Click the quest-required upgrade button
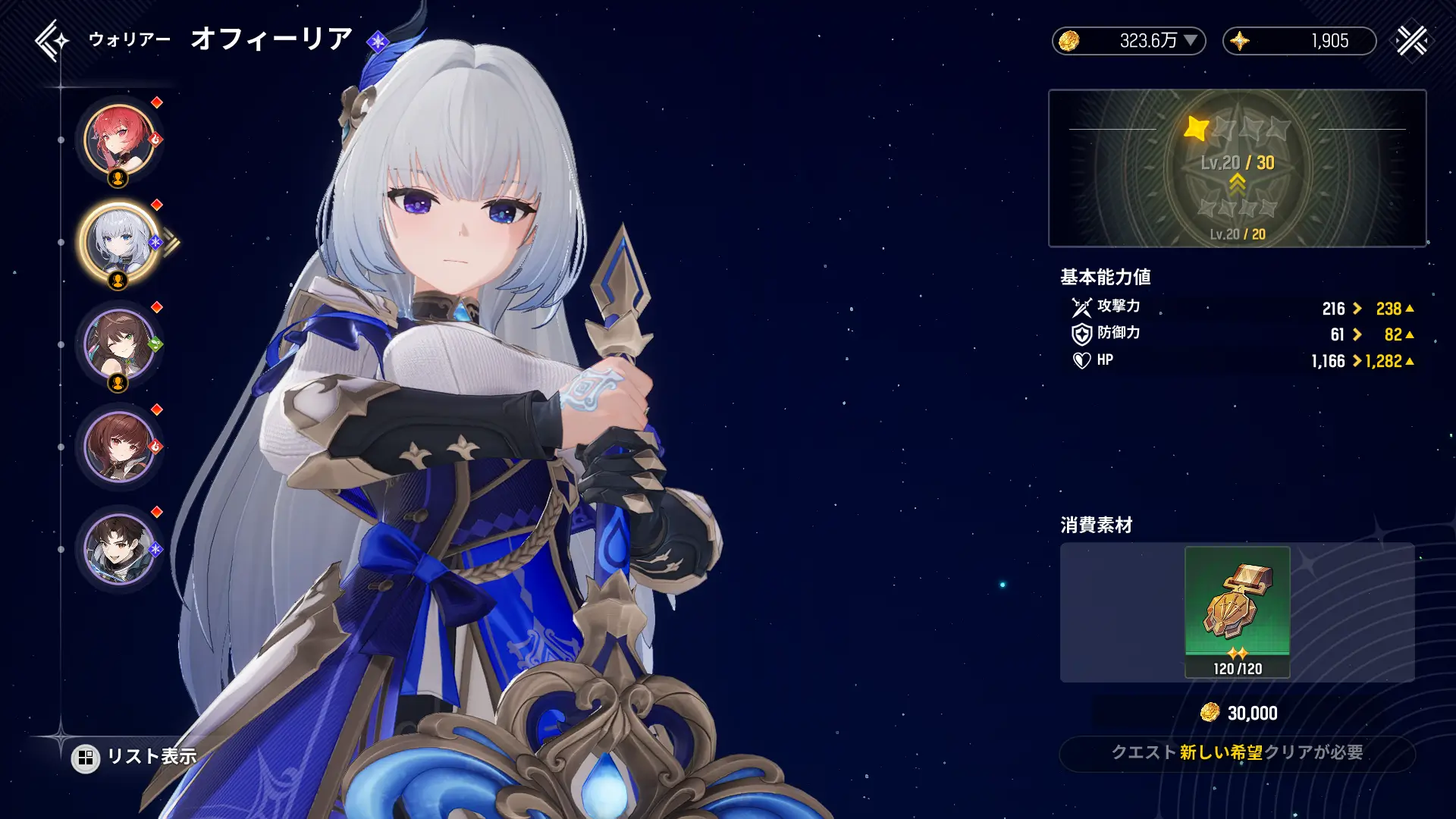This screenshot has height=819, width=1456. click(1237, 753)
